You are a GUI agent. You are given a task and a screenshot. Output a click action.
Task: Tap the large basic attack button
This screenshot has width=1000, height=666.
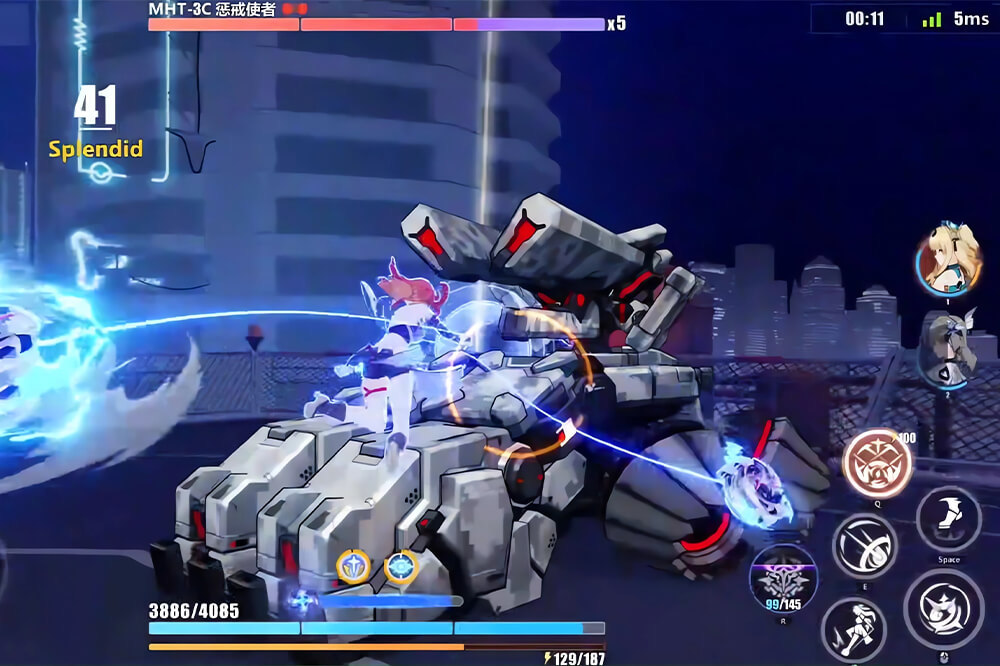click(x=943, y=609)
